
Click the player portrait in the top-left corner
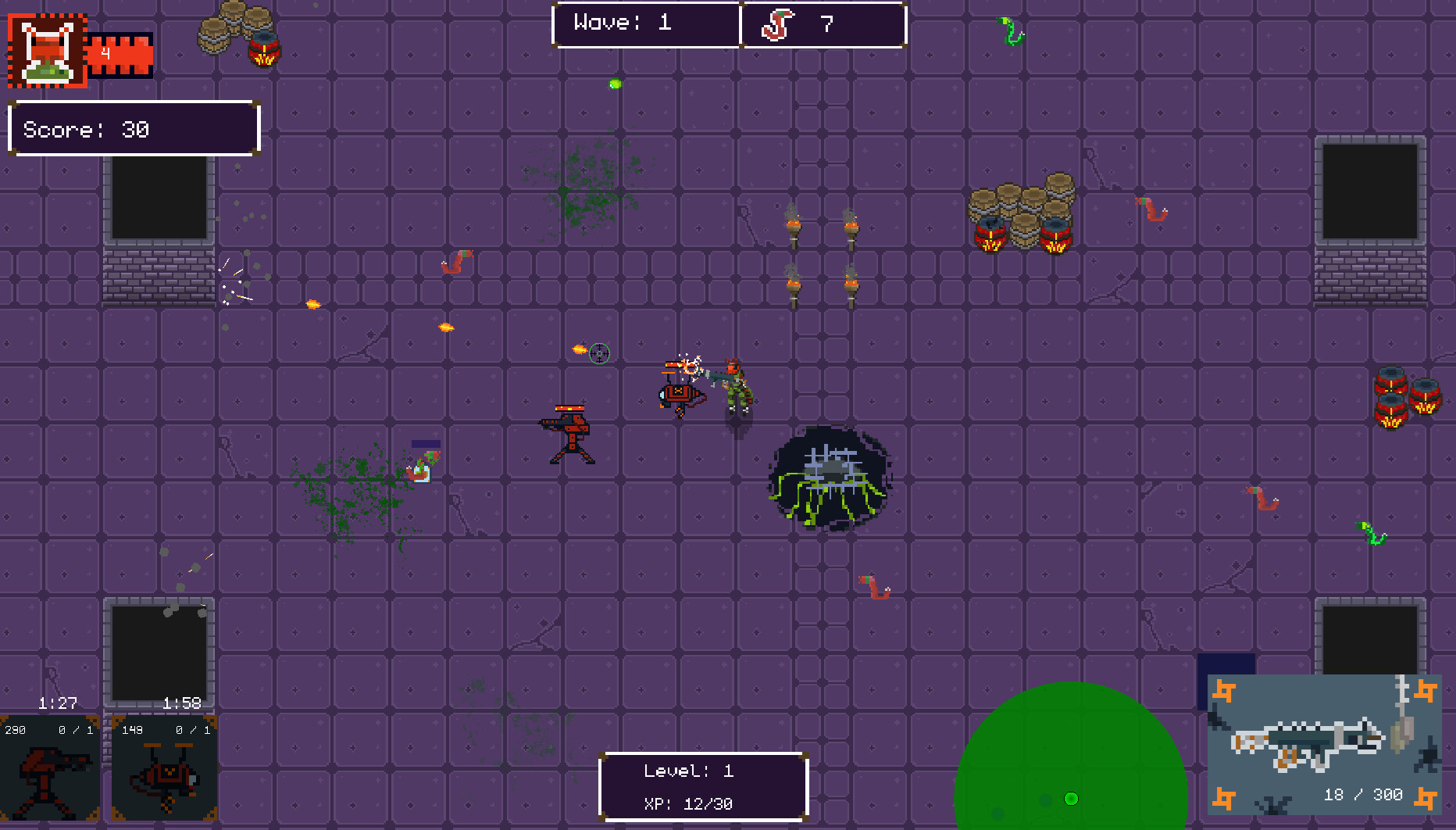tap(47, 48)
